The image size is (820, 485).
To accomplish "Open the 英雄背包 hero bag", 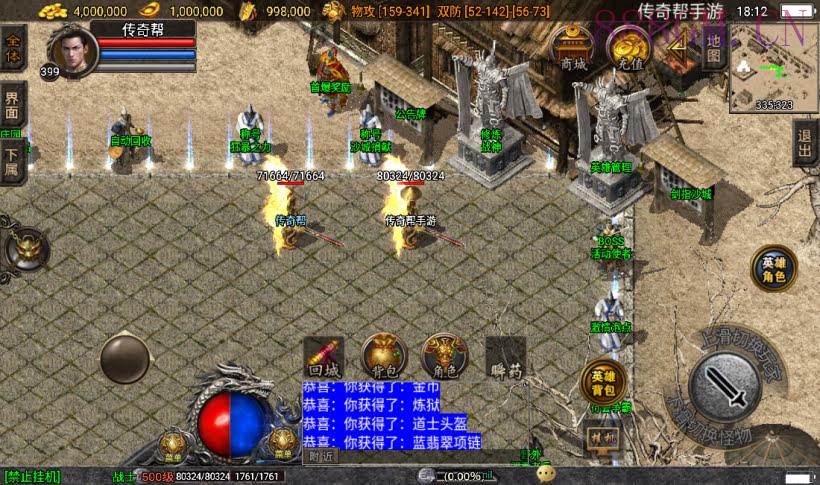I will click(x=602, y=382).
